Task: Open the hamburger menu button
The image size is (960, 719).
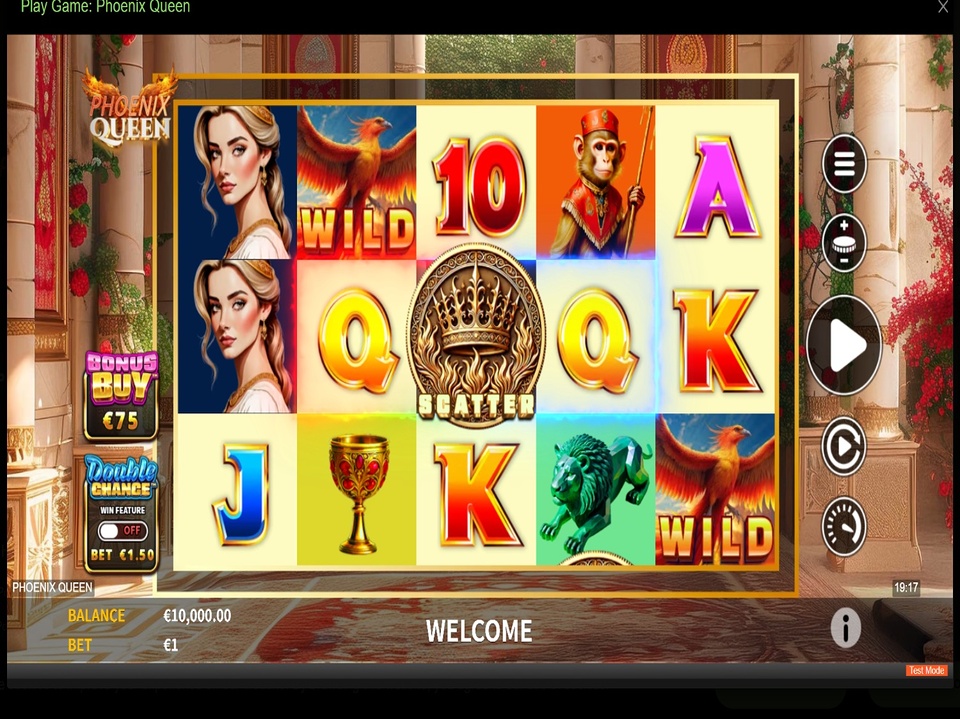Action: point(844,163)
